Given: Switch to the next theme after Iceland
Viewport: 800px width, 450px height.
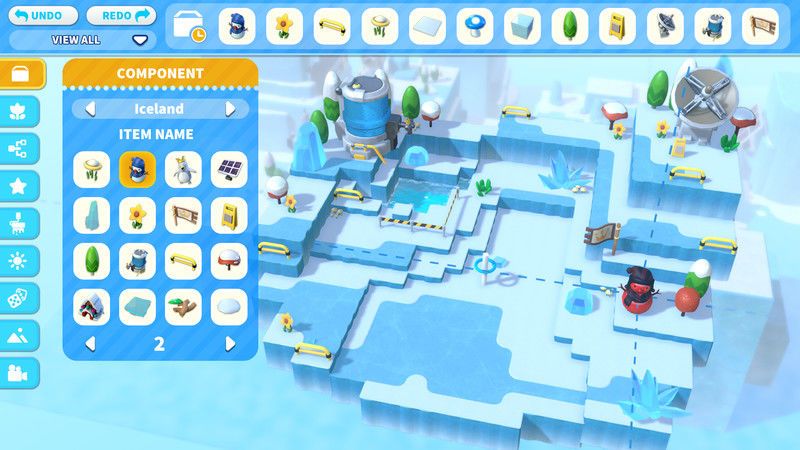Looking at the screenshot, I should pos(231,109).
